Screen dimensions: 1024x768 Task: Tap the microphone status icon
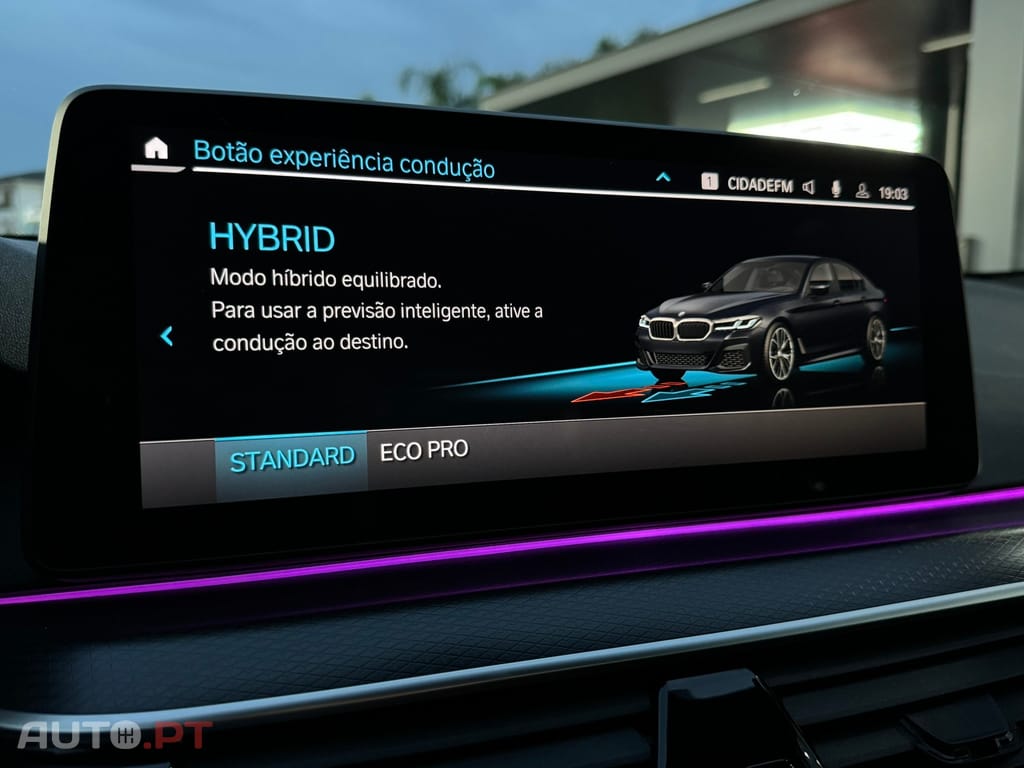tap(836, 189)
